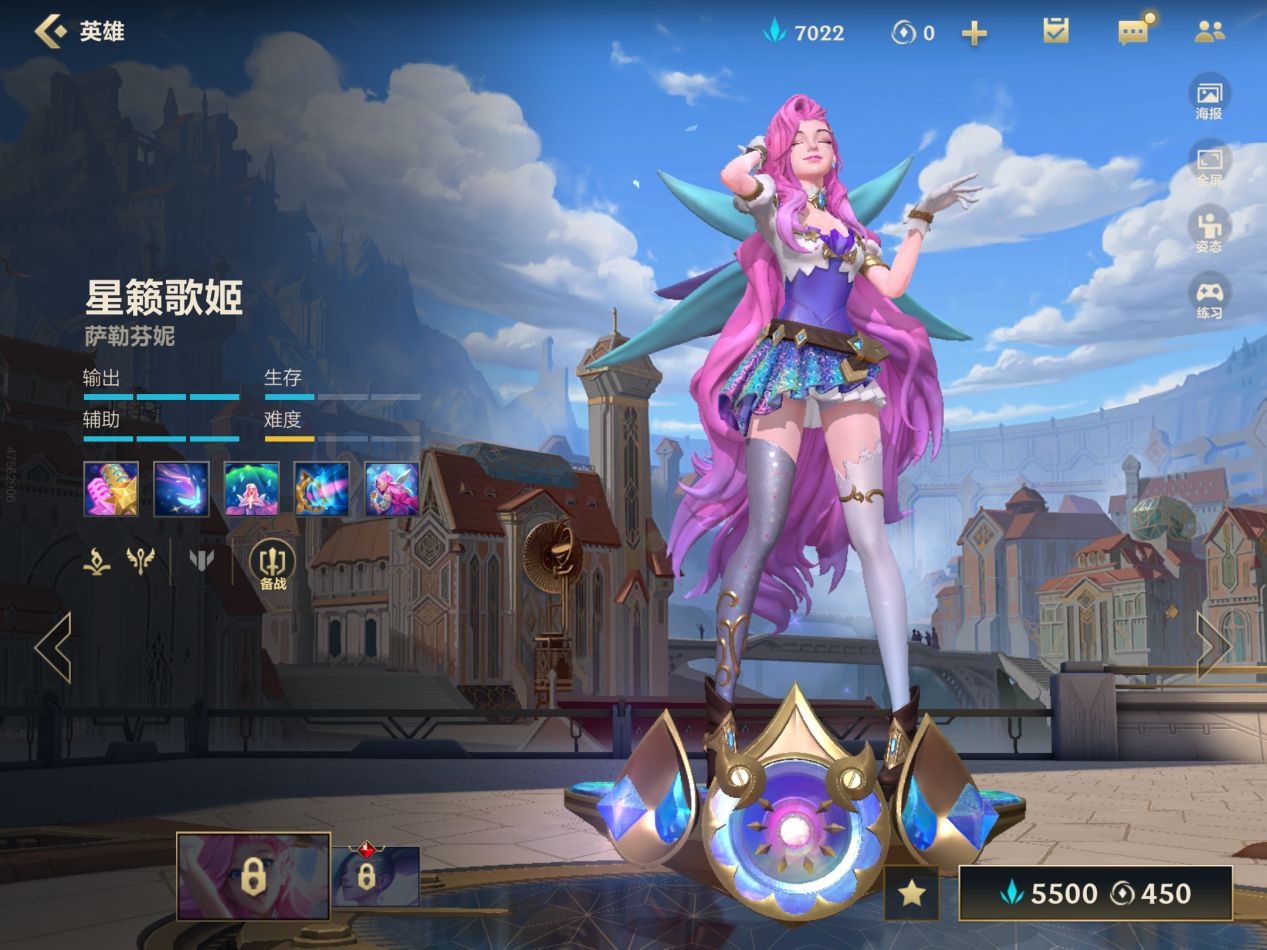Image resolution: width=1267 pixels, height=950 pixels.
Task: Select the green-glow Seraphine ability icon
Action: (251, 489)
